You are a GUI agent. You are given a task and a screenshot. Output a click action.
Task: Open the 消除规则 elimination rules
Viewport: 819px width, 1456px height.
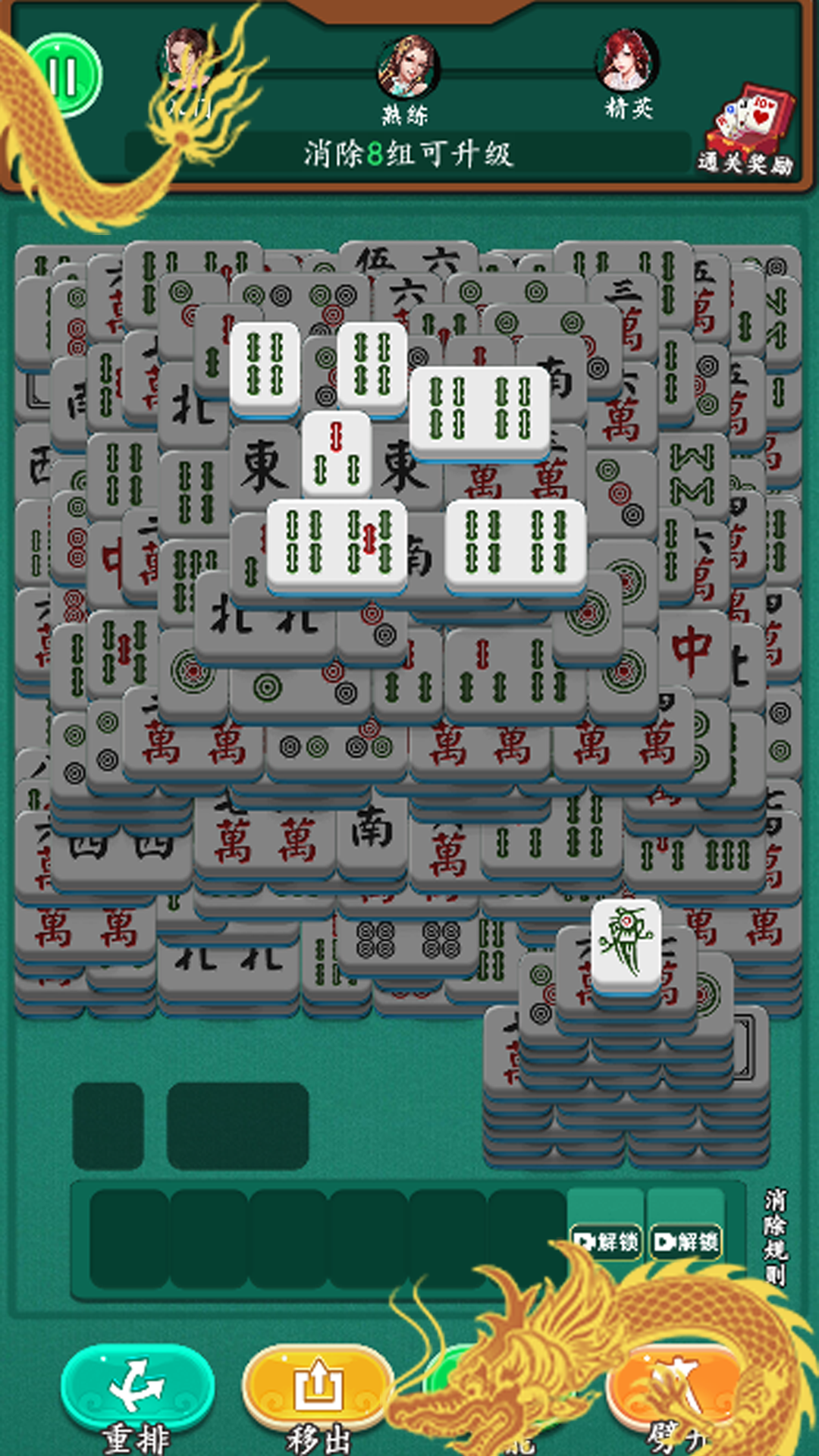pyautogui.click(x=775, y=1236)
